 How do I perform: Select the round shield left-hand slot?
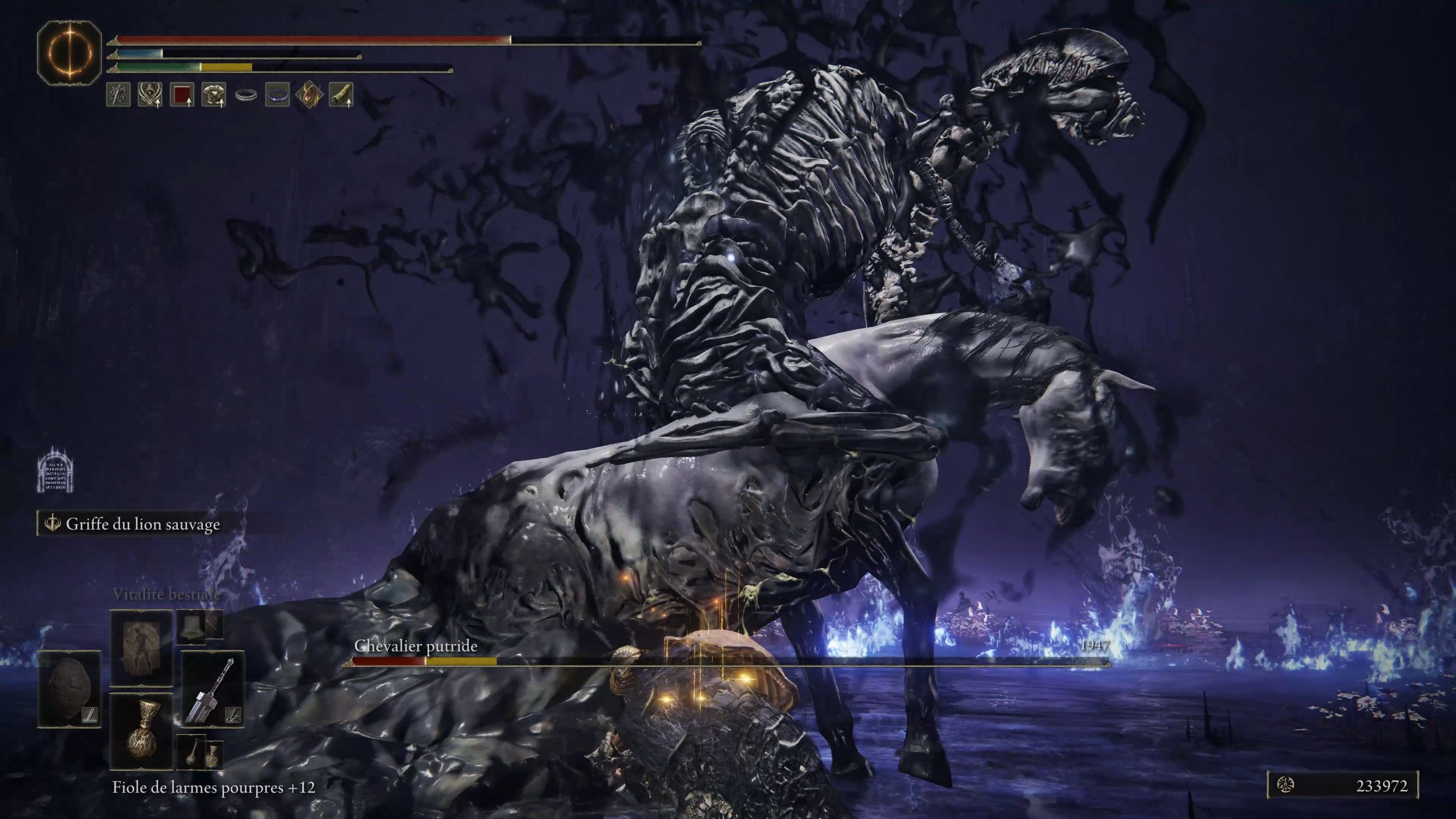(x=69, y=689)
